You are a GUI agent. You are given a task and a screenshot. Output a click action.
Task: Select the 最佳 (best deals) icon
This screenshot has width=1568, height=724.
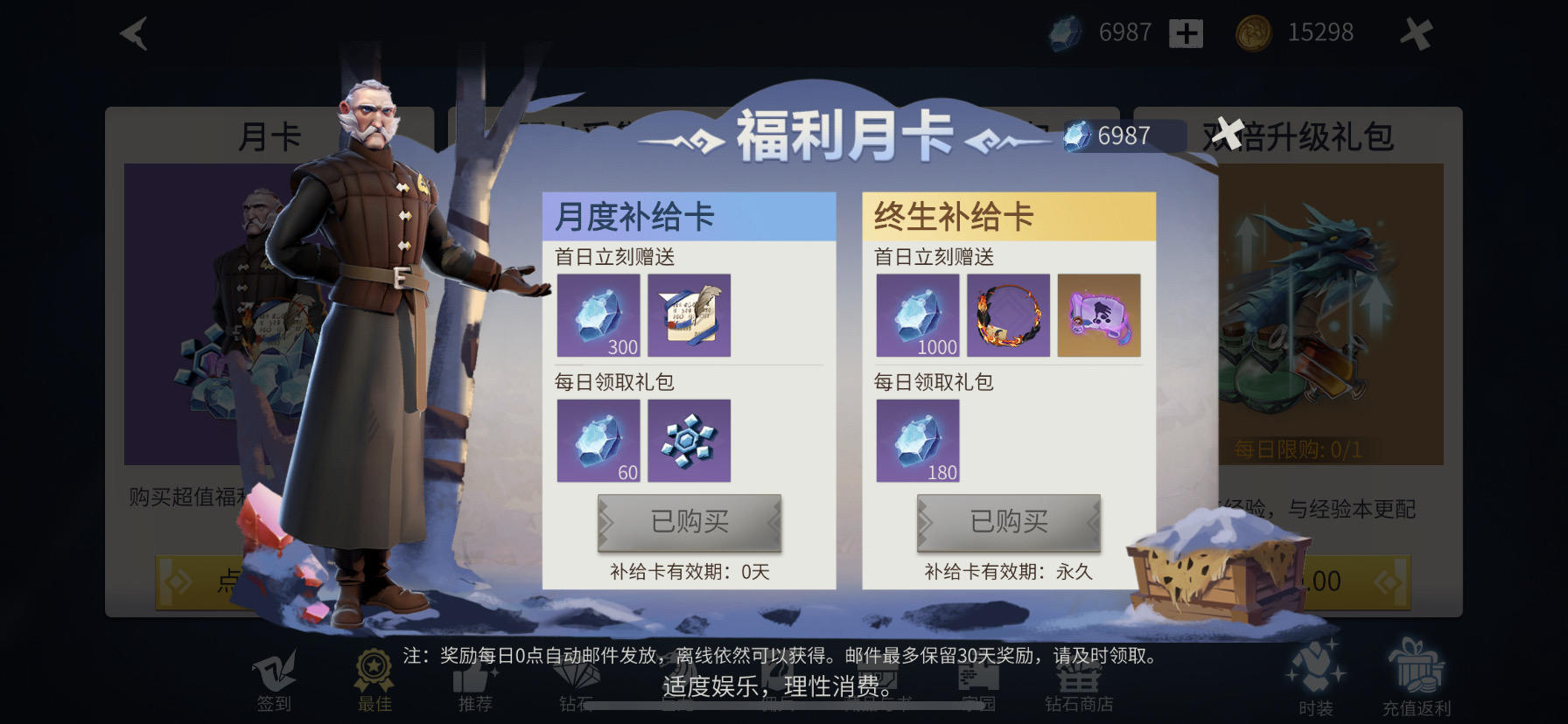pos(374,678)
